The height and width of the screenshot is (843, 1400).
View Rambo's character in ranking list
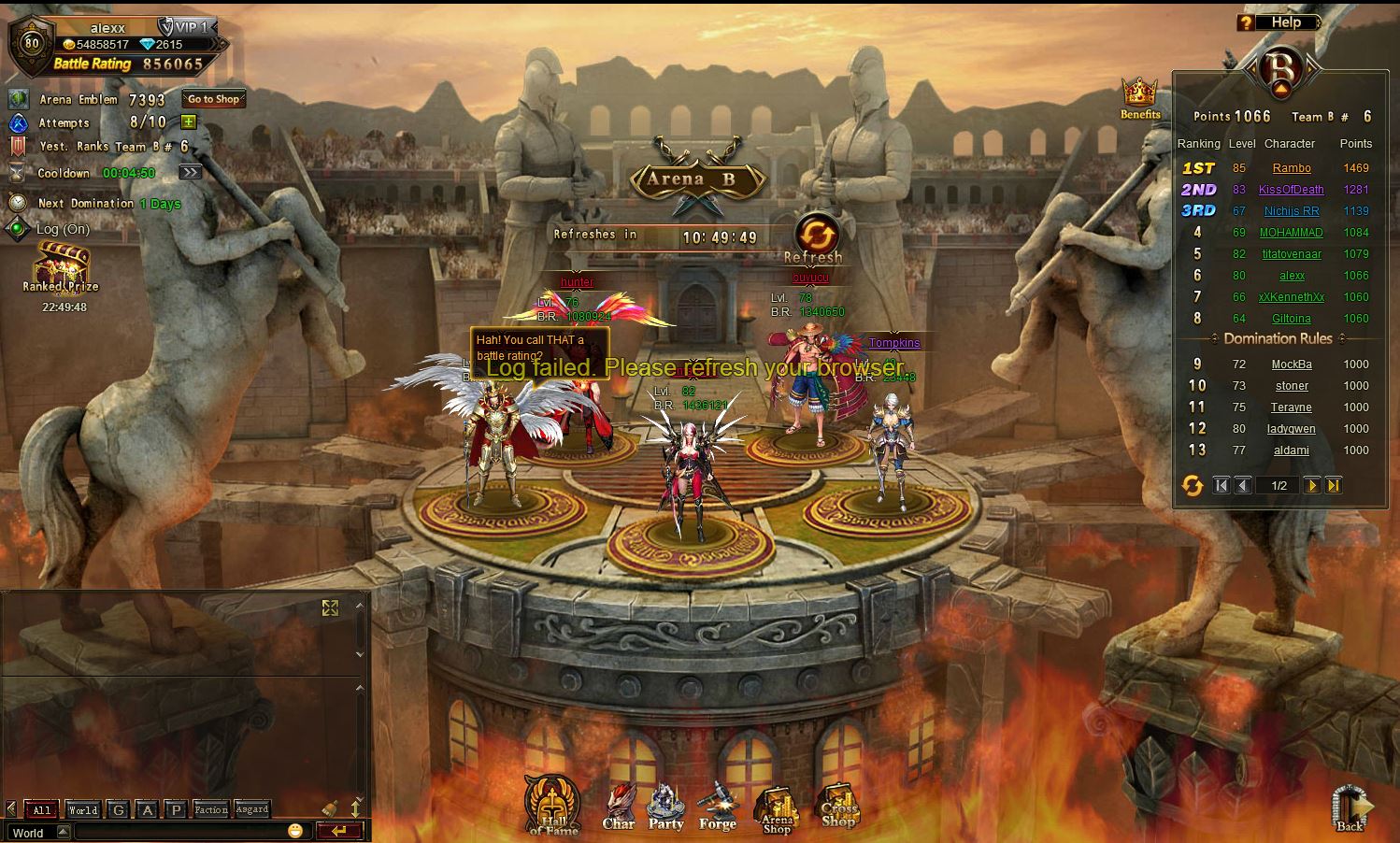pyautogui.click(x=1292, y=168)
